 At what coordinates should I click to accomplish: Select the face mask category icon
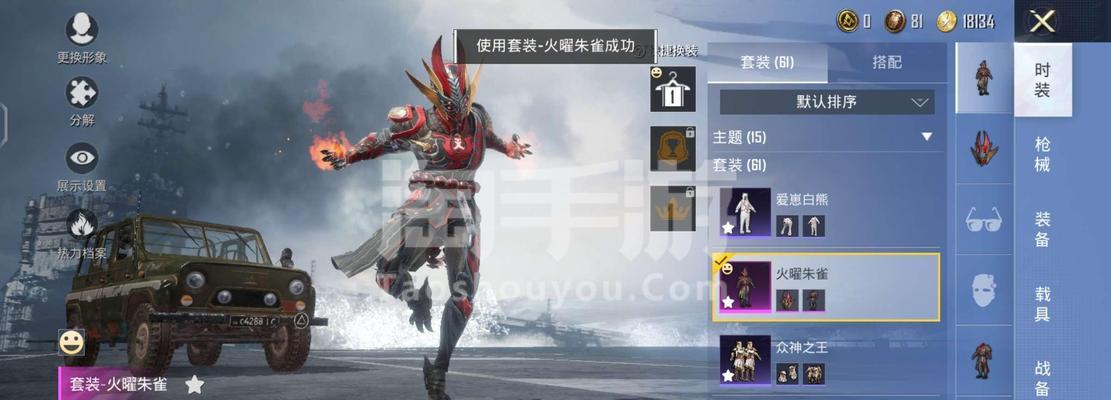coord(984,290)
